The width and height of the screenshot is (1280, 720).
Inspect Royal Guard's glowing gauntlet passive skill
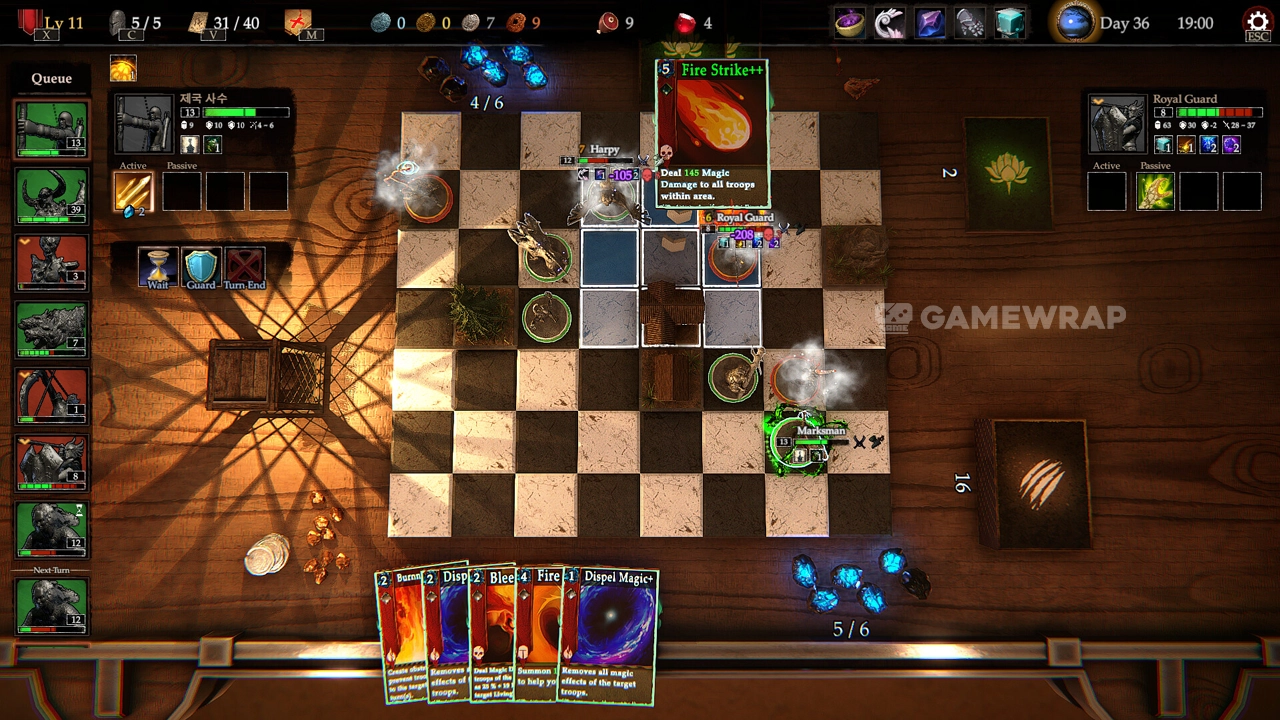point(1155,191)
